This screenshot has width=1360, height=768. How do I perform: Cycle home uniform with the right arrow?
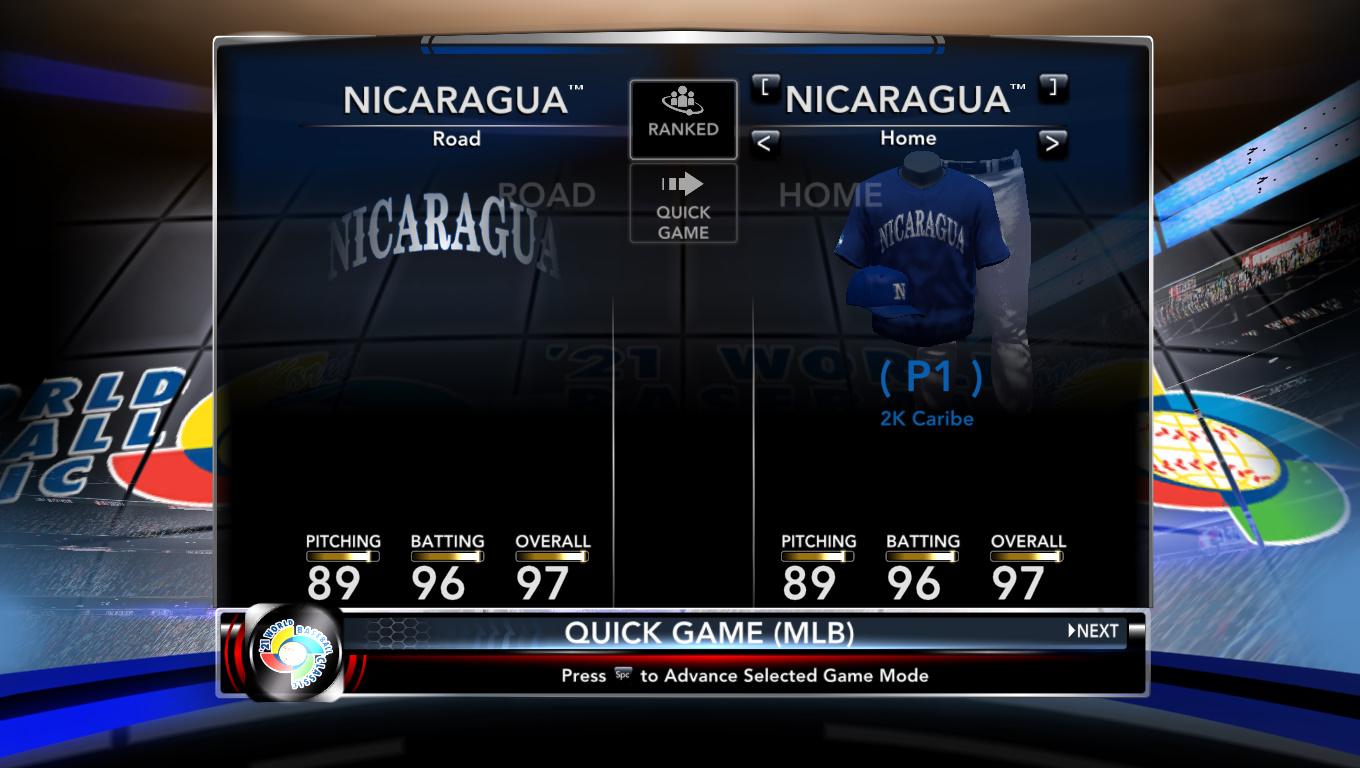click(1051, 143)
